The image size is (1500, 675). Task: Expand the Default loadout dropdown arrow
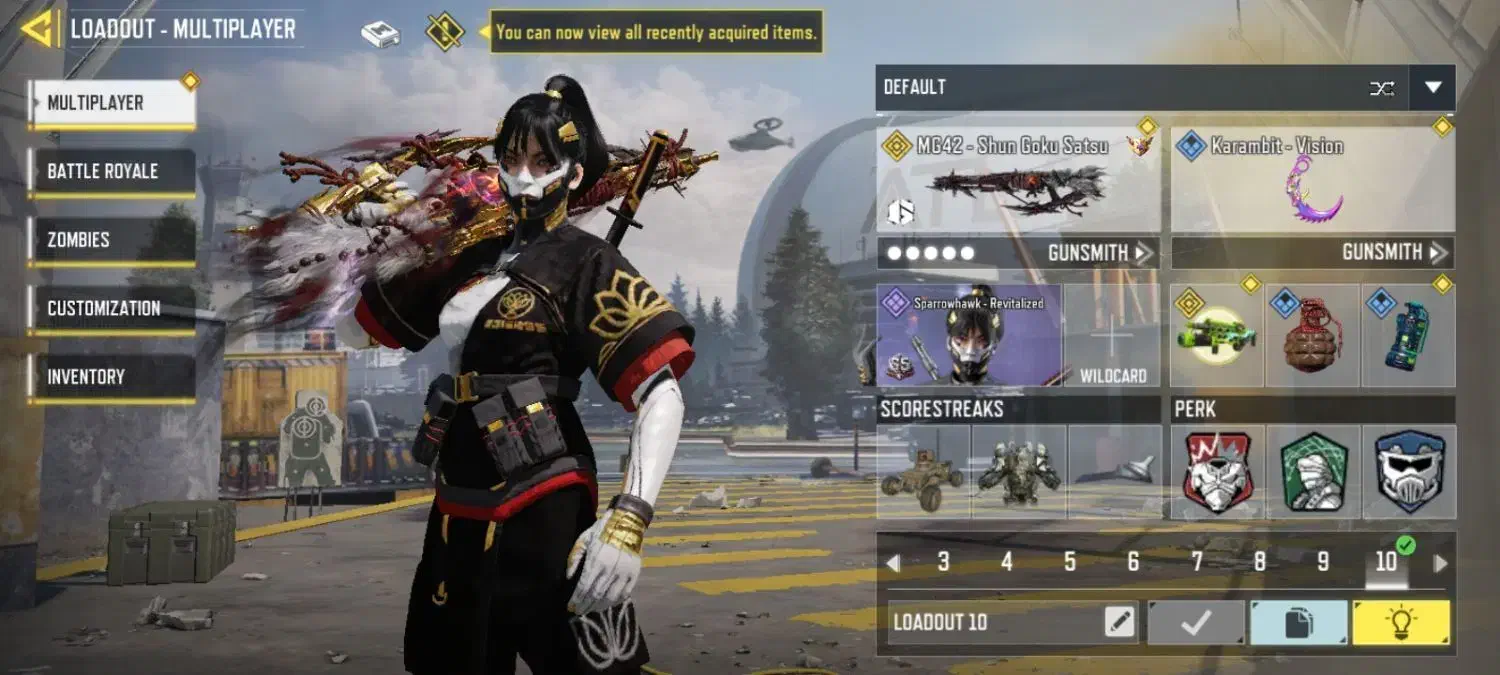tap(1432, 88)
